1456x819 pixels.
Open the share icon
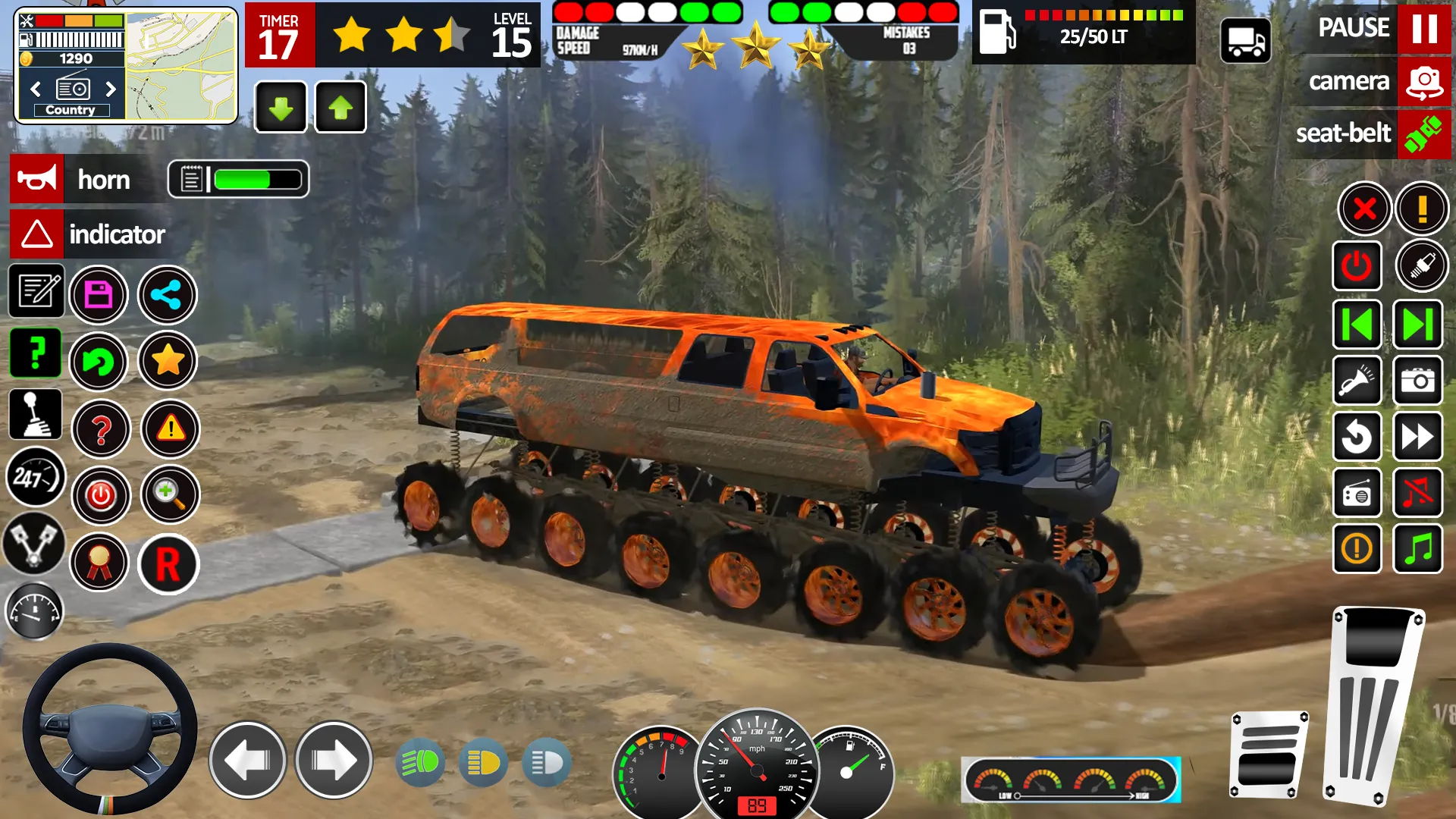[x=167, y=295]
